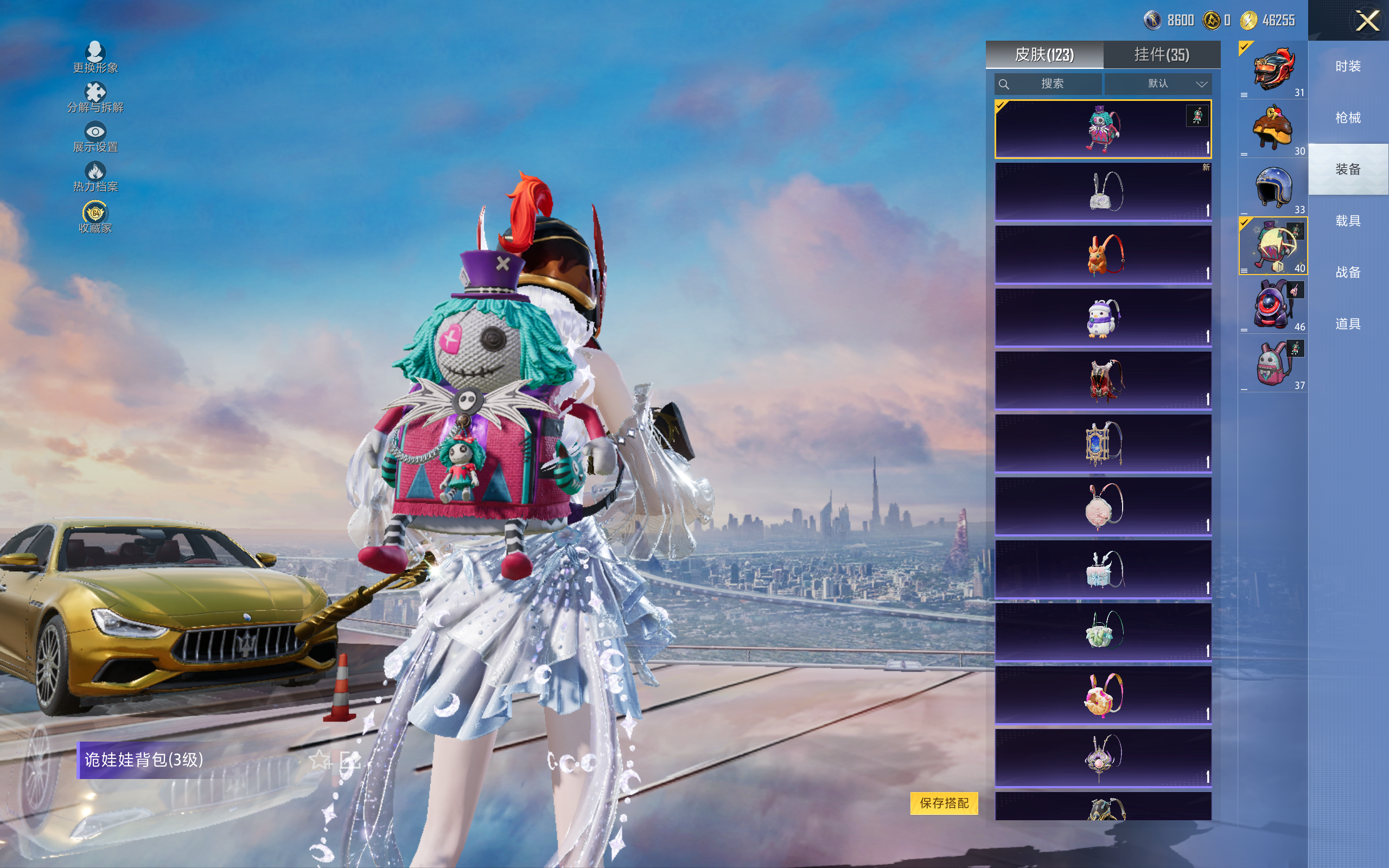This screenshot has height=868, width=1389.
Task: Choose the orange rabbit backpack skin
Action: coord(1103,254)
